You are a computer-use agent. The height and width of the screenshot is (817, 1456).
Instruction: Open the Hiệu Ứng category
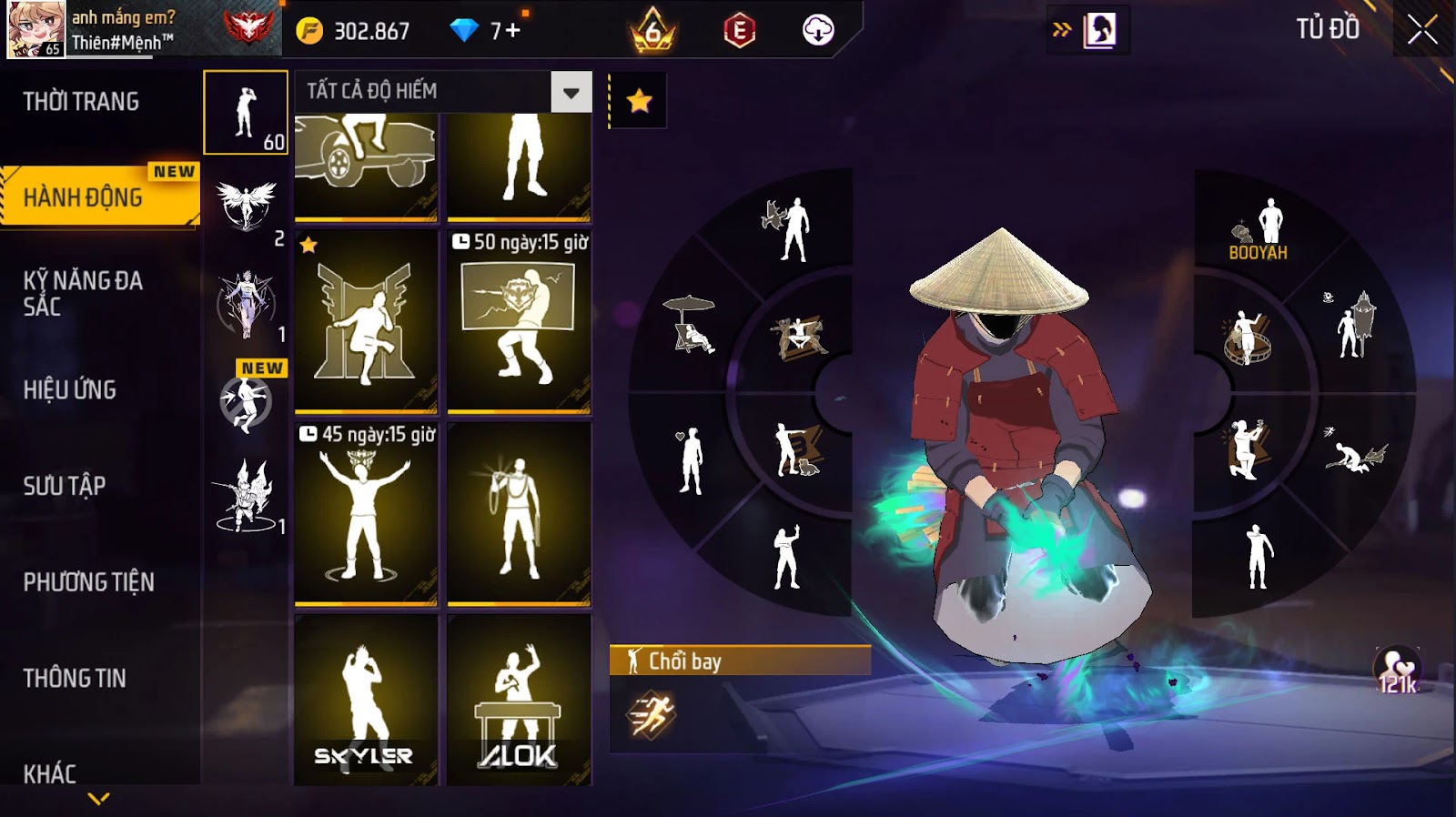click(x=70, y=389)
